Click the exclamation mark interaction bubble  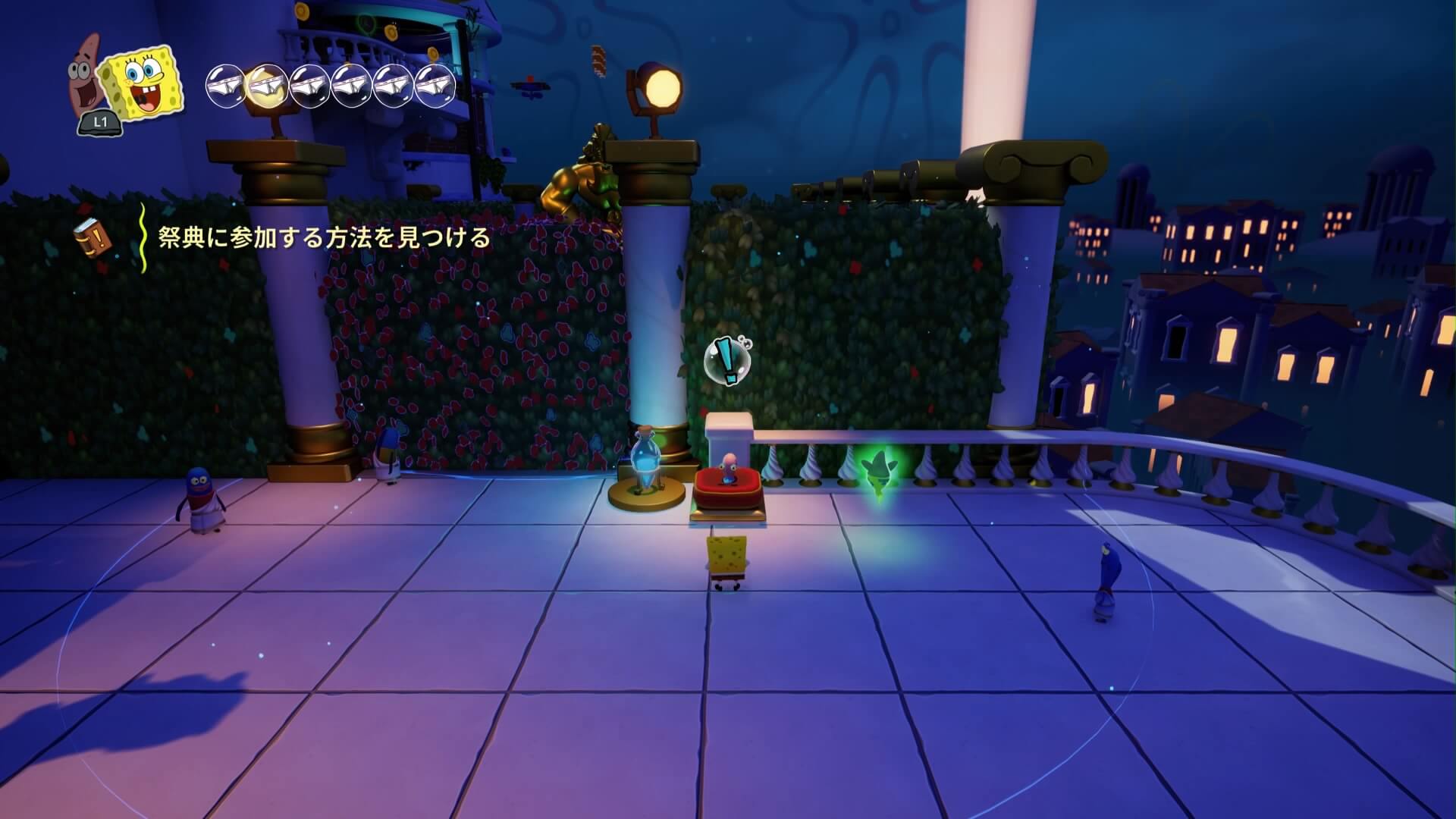point(726,361)
